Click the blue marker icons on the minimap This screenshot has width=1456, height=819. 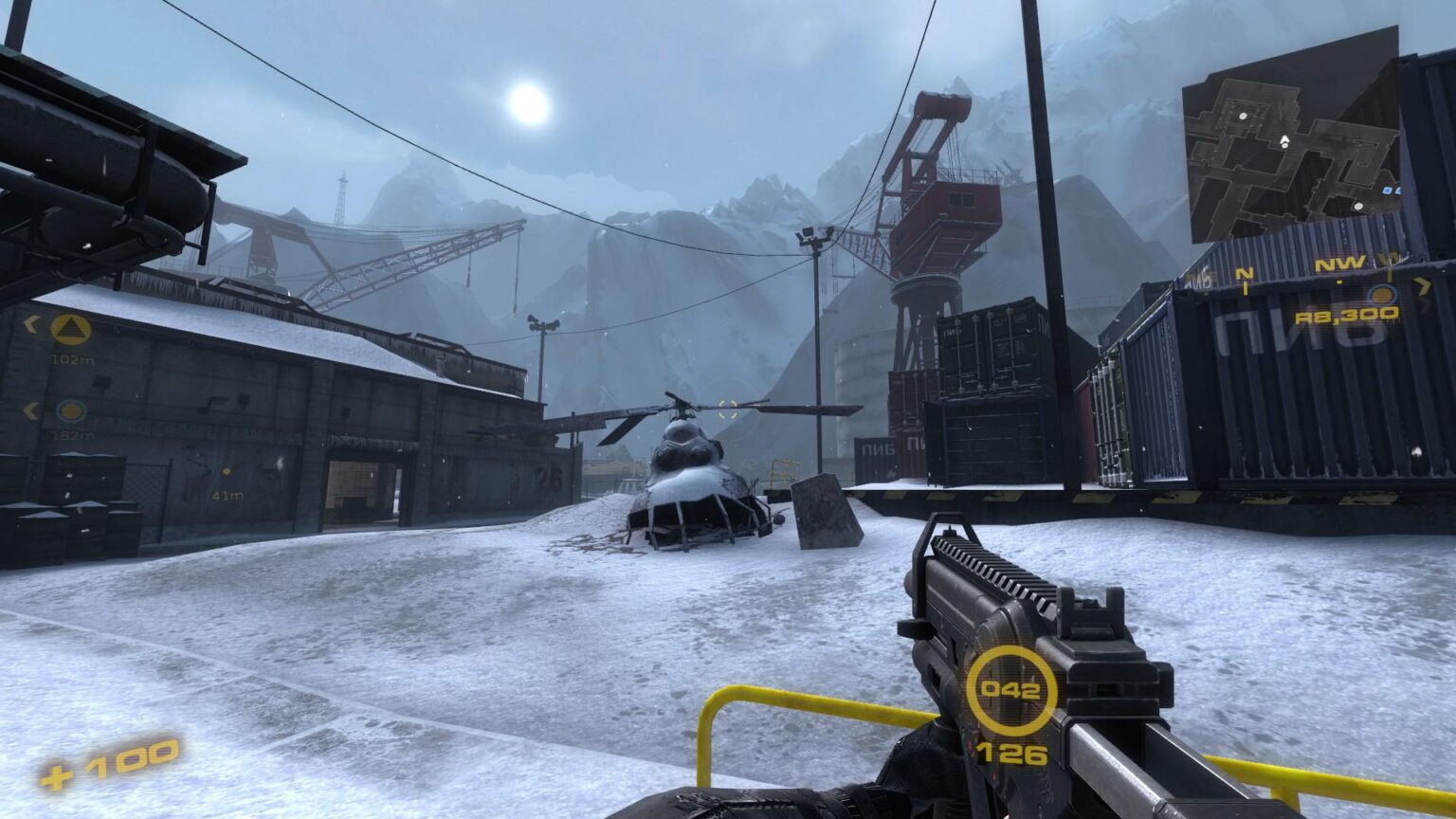coord(1392,190)
